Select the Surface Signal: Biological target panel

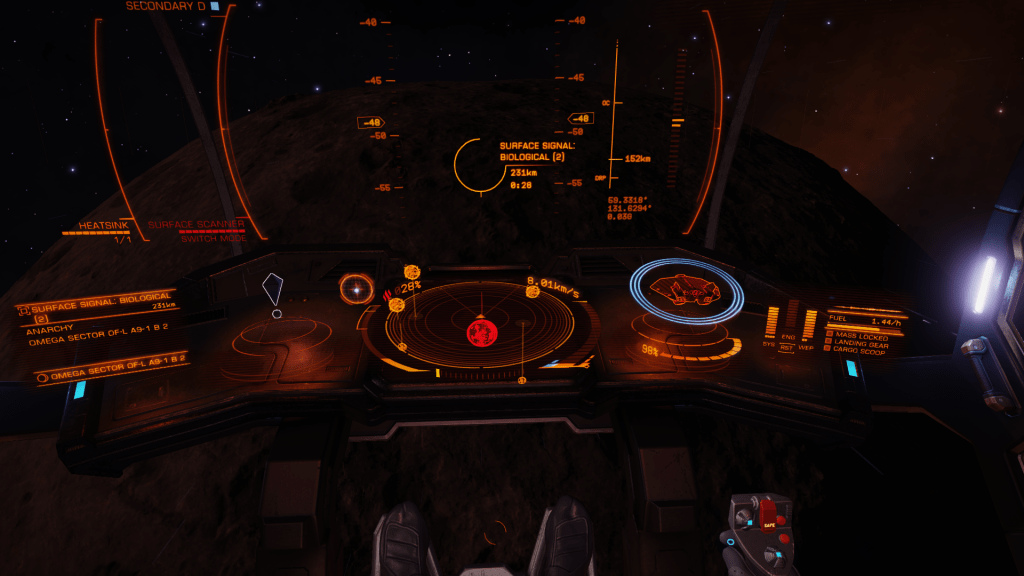coord(100,309)
